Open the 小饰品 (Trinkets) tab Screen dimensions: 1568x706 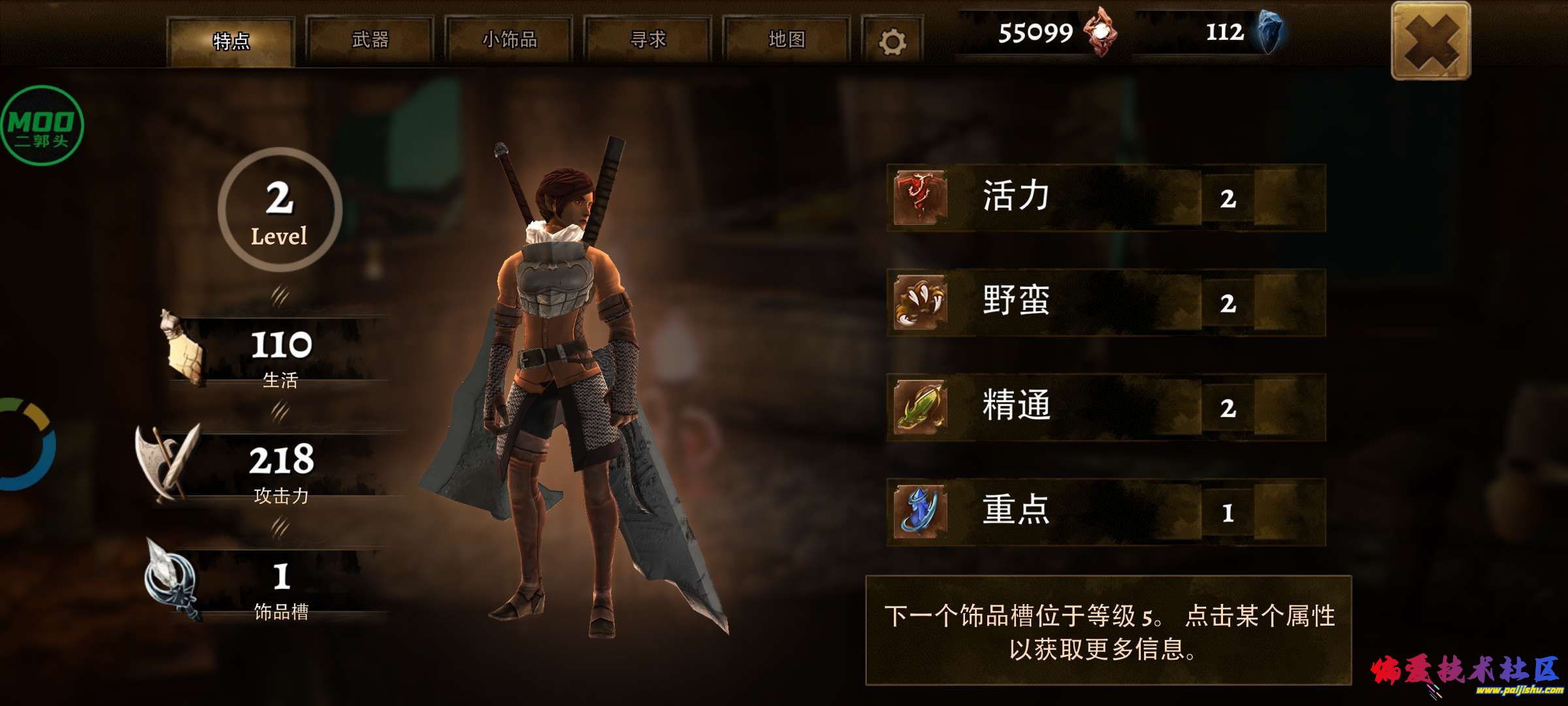tap(510, 41)
